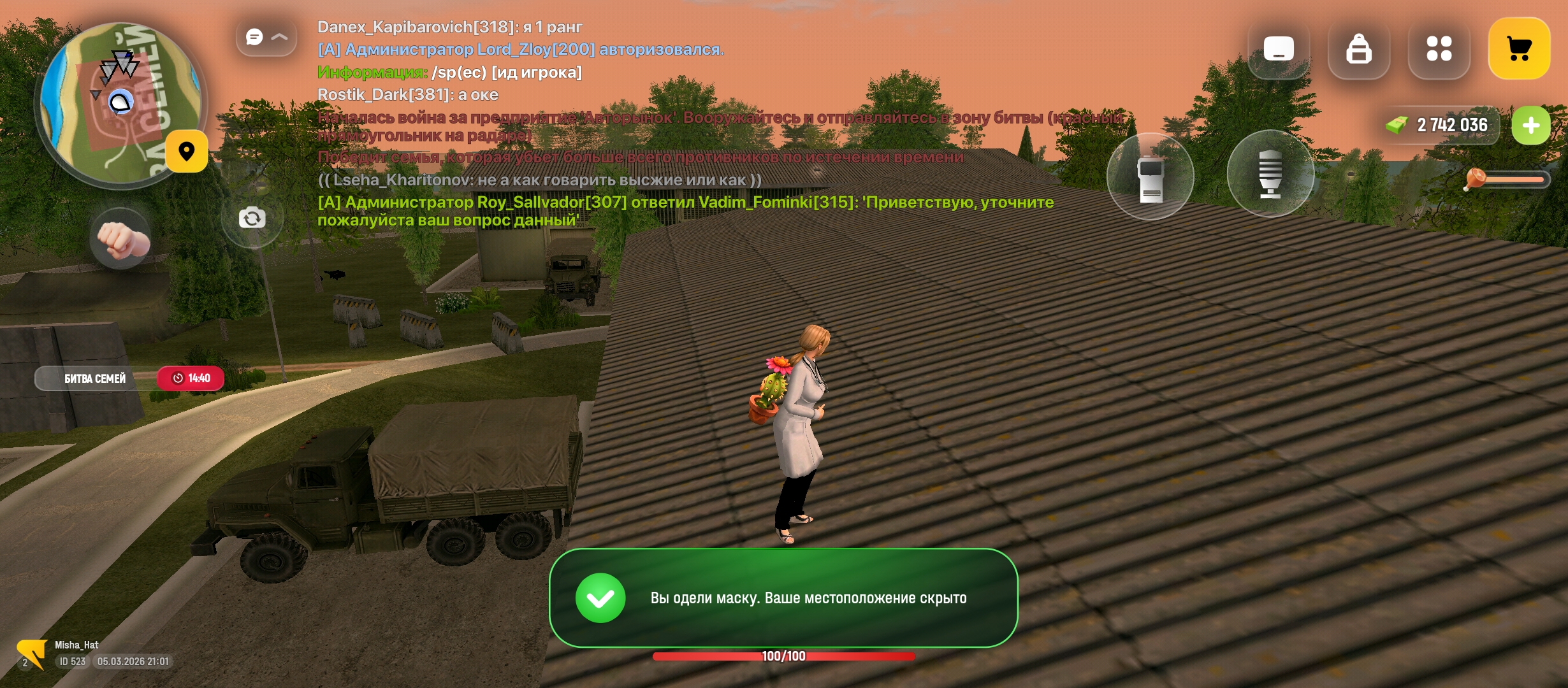The image size is (1568, 688).
Task: Open the yellow shopping cart store
Action: (x=1519, y=48)
